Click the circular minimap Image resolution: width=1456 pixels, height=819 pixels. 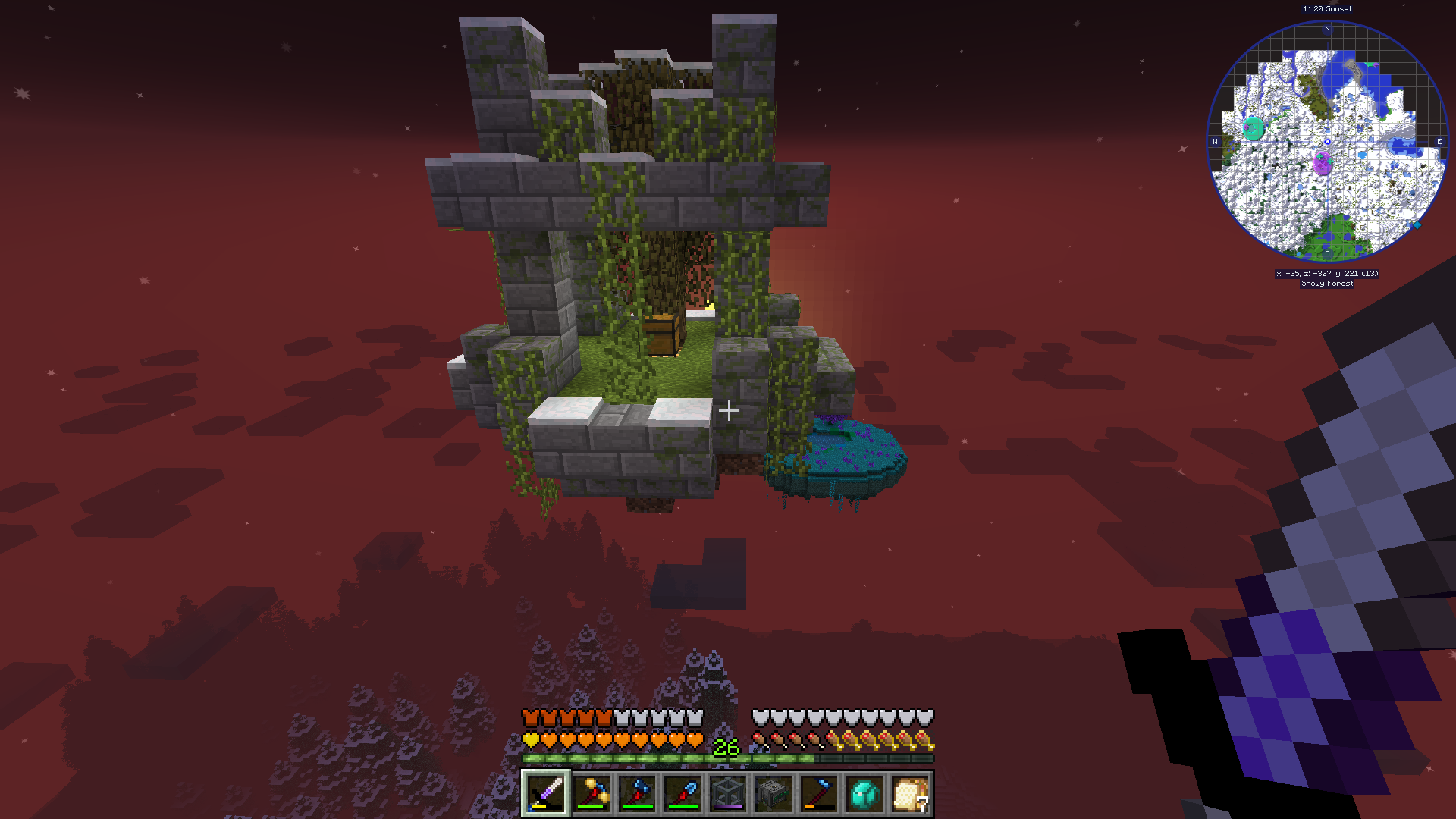tap(1327, 142)
